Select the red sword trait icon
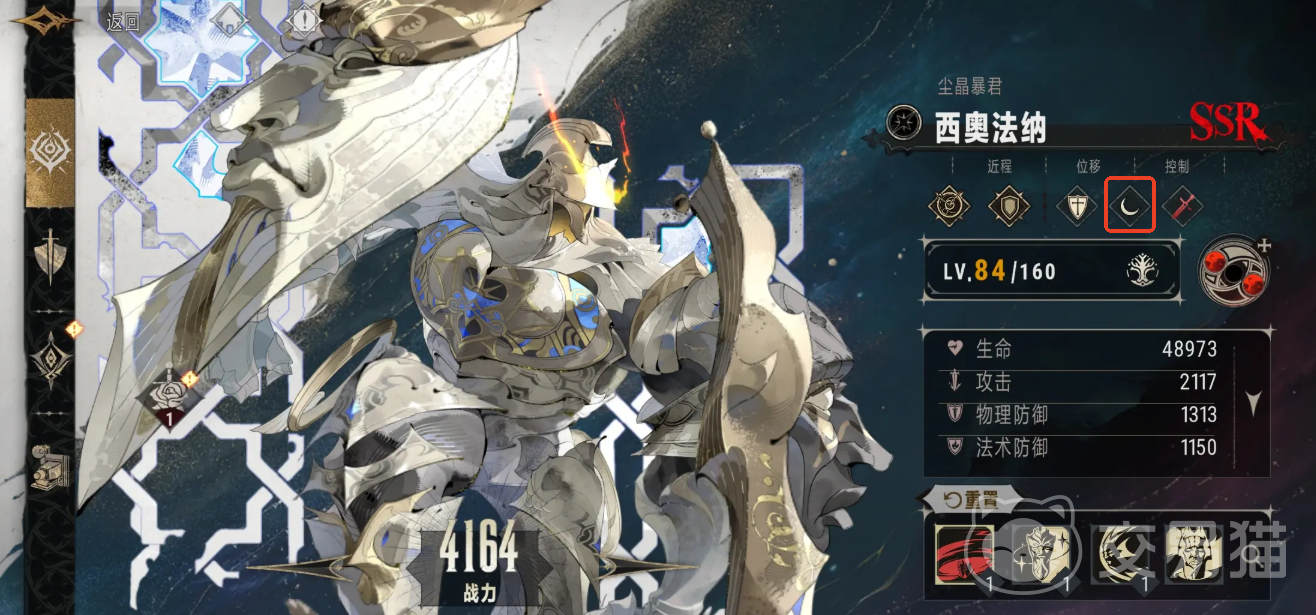This screenshot has width=1316, height=615. (x=1182, y=206)
